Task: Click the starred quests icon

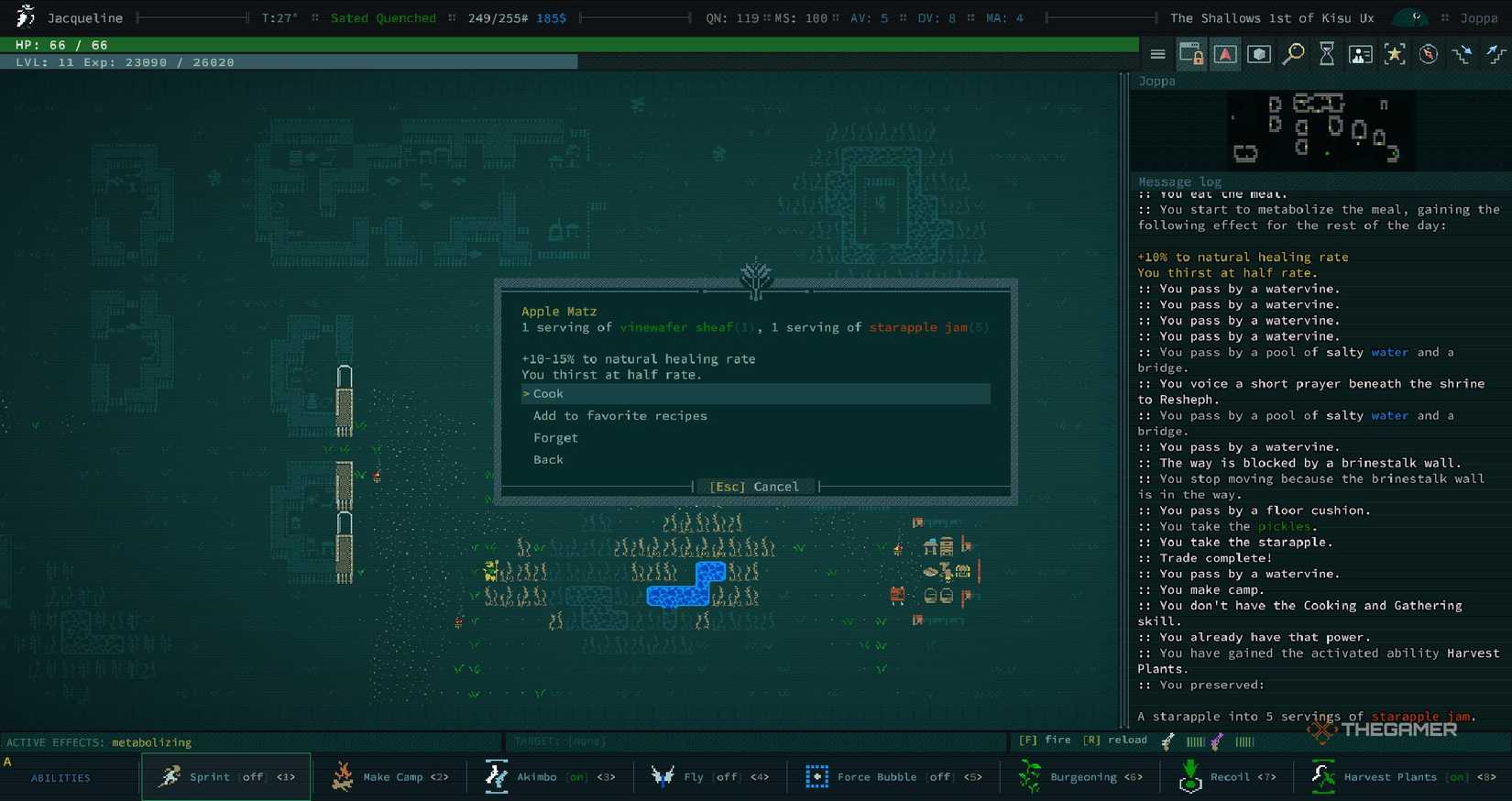Action: point(1395,53)
